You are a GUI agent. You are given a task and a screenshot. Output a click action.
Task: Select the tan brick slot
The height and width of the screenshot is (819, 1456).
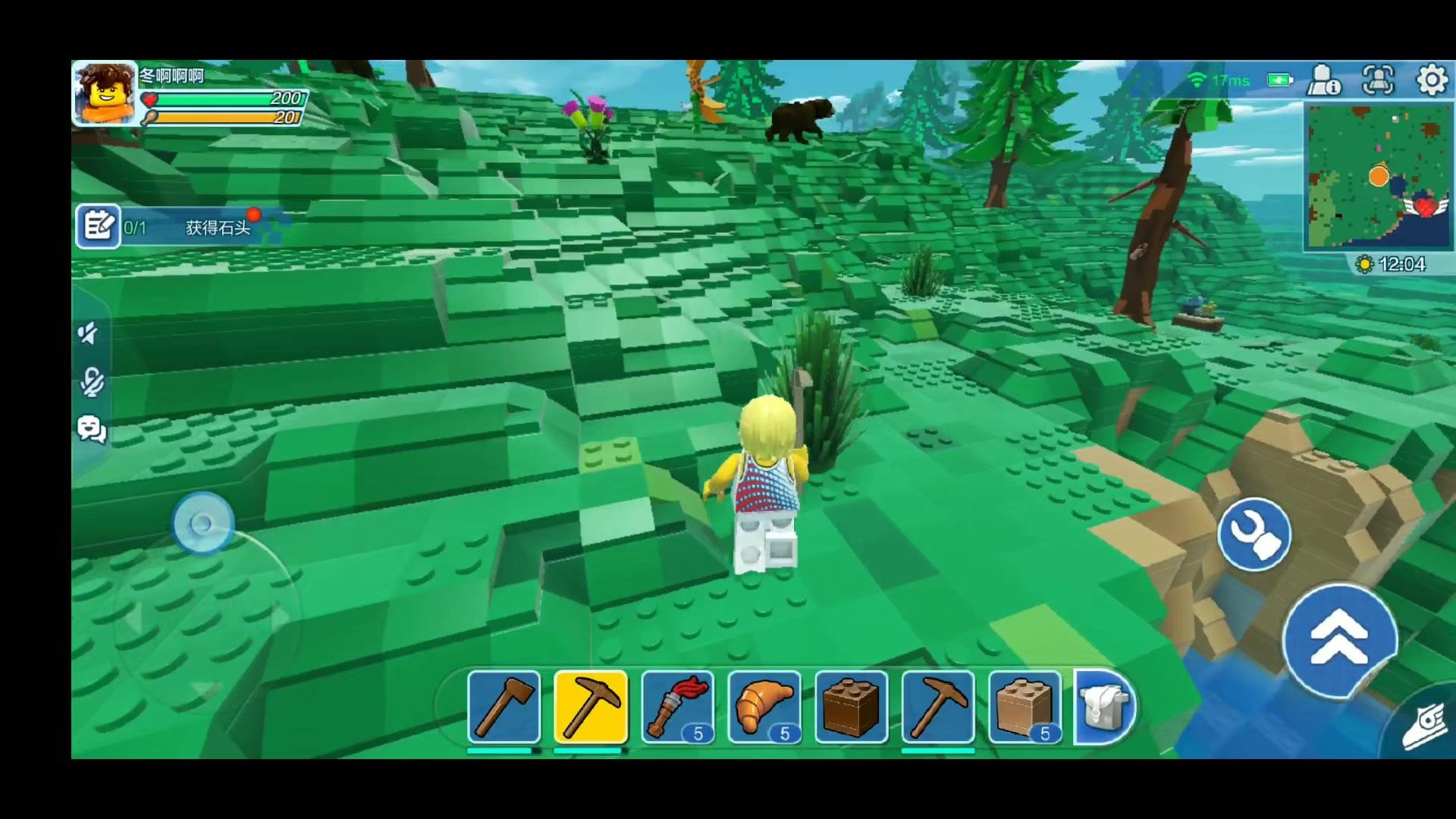[x=1024, y=707]
